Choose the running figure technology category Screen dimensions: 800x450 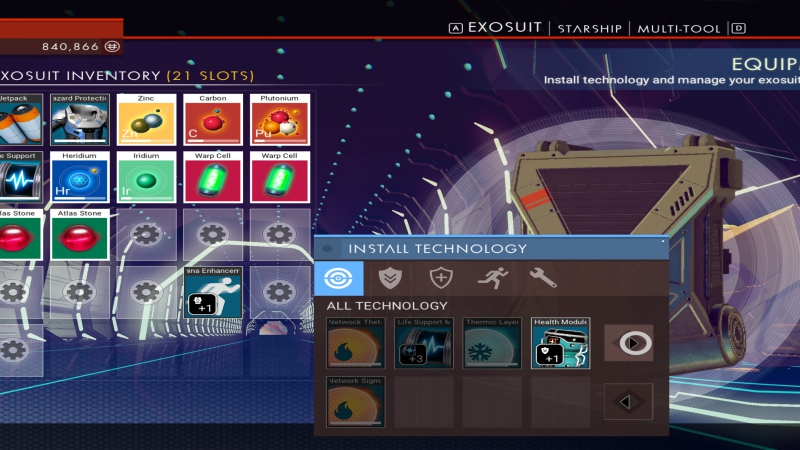(492, 278)
